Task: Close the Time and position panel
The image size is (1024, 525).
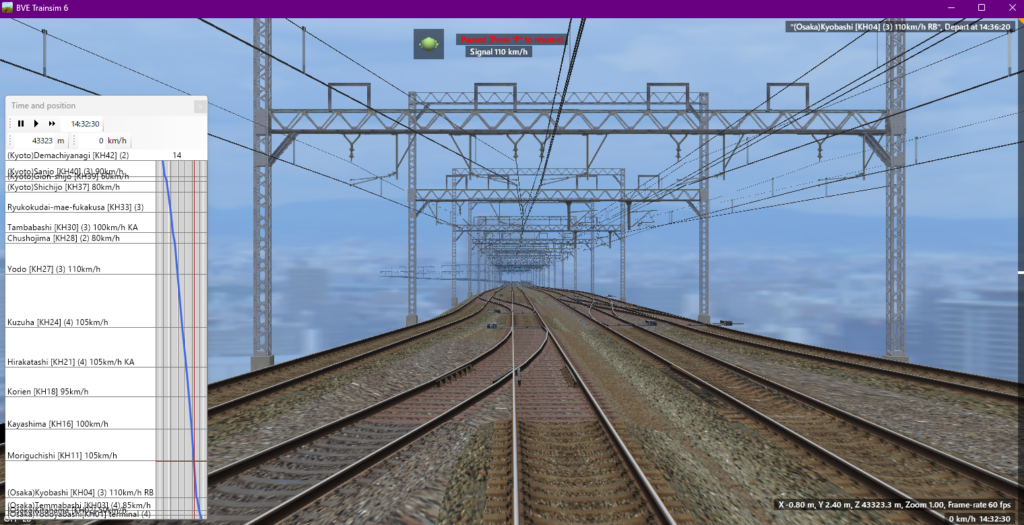Action: click(x=200, y=106)
